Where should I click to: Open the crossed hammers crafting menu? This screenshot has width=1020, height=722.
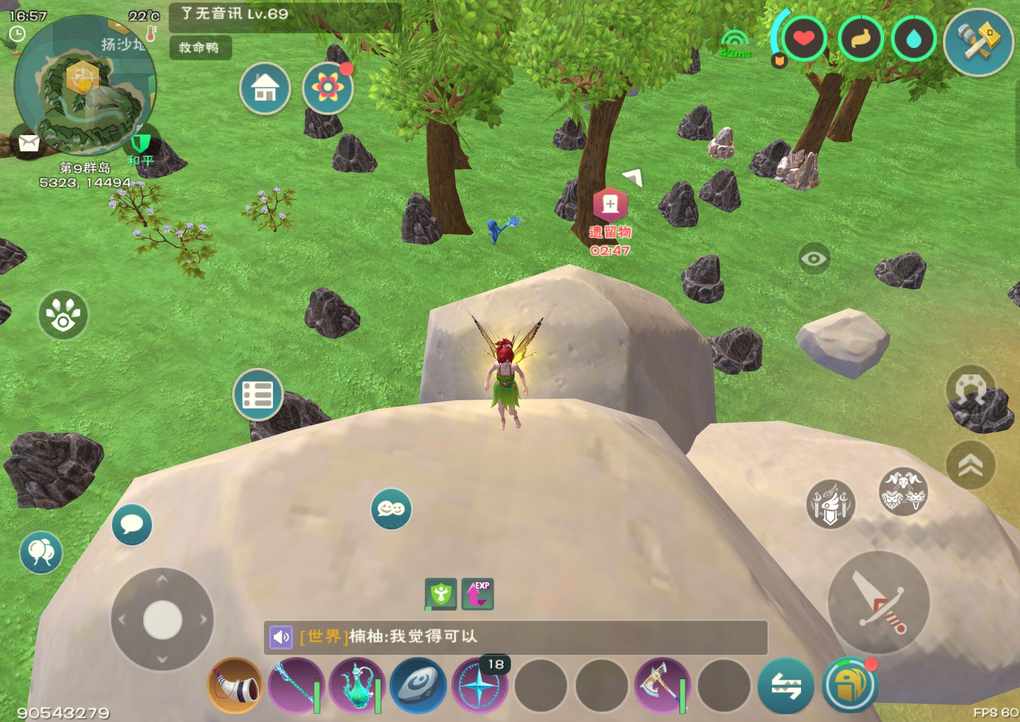tap(978, 42)
